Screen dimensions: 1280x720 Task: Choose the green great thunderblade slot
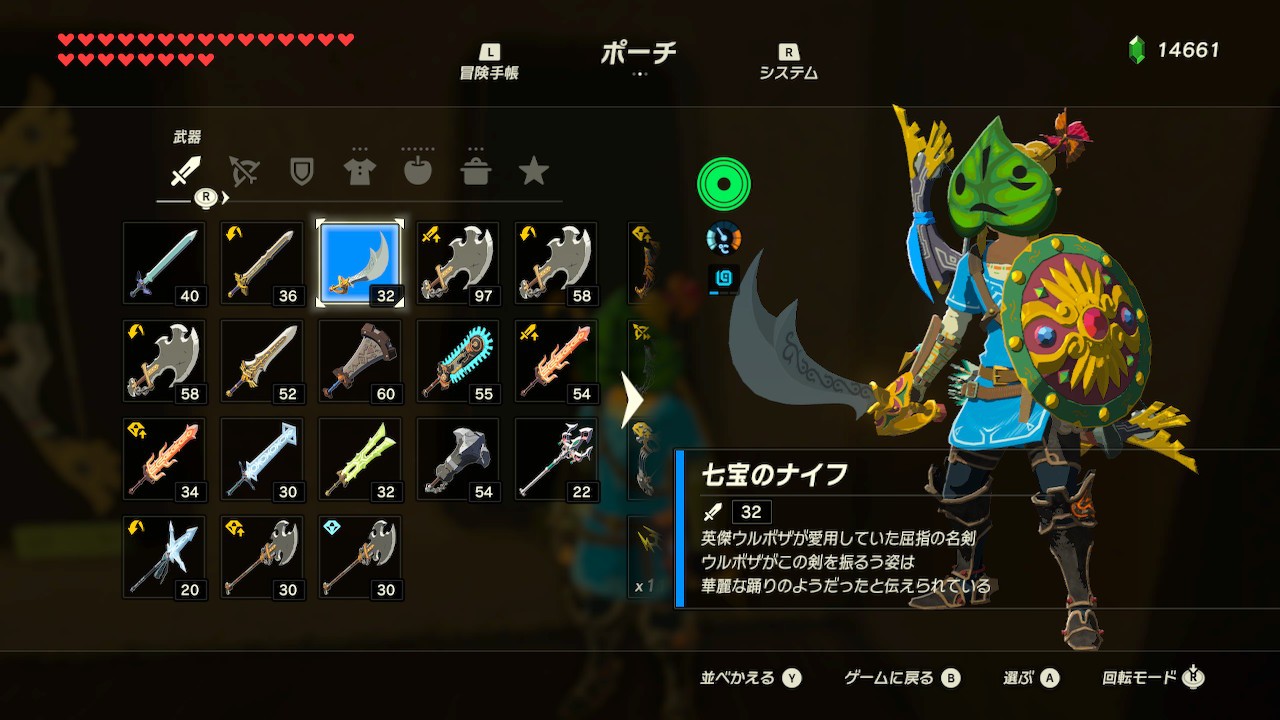[360, 459]
